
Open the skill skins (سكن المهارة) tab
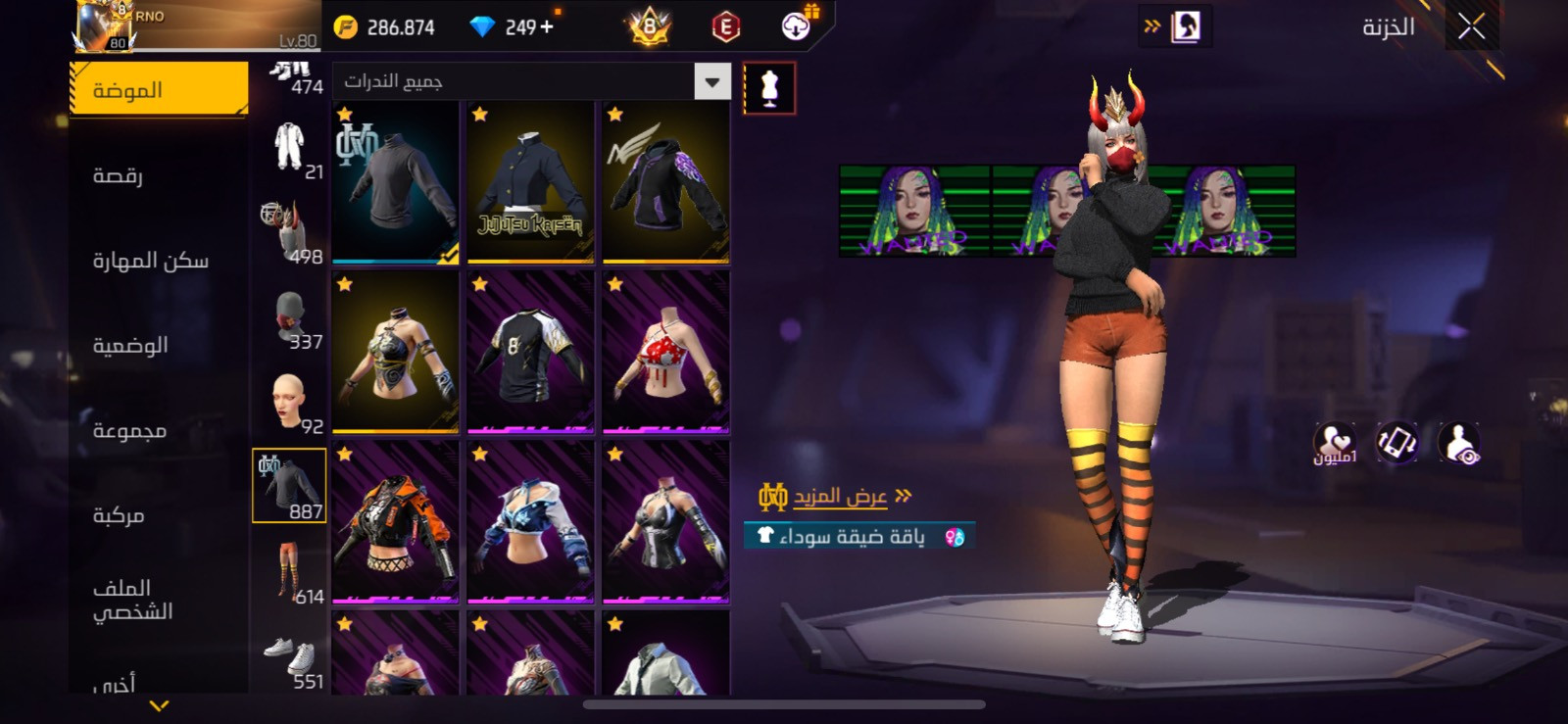click(x=151, y=261)
